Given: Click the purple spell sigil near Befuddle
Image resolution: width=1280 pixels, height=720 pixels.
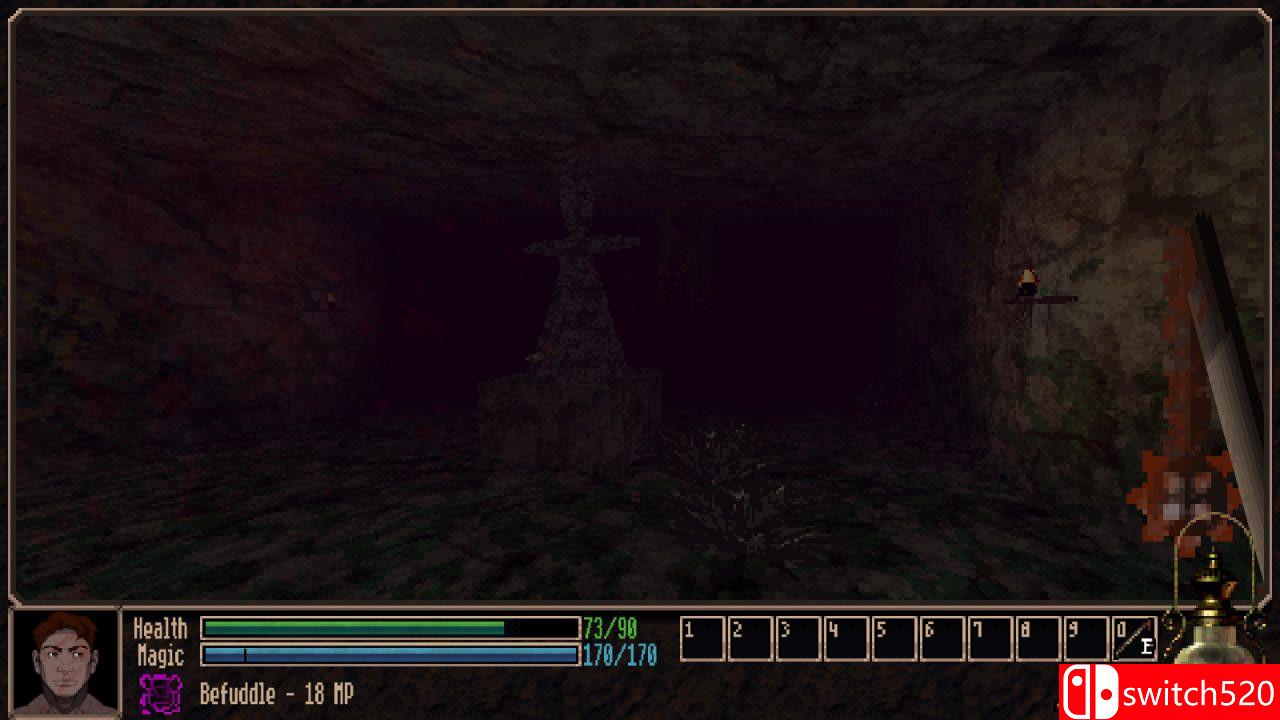Looking at the screenshot, I should click(x=163, y=694).
